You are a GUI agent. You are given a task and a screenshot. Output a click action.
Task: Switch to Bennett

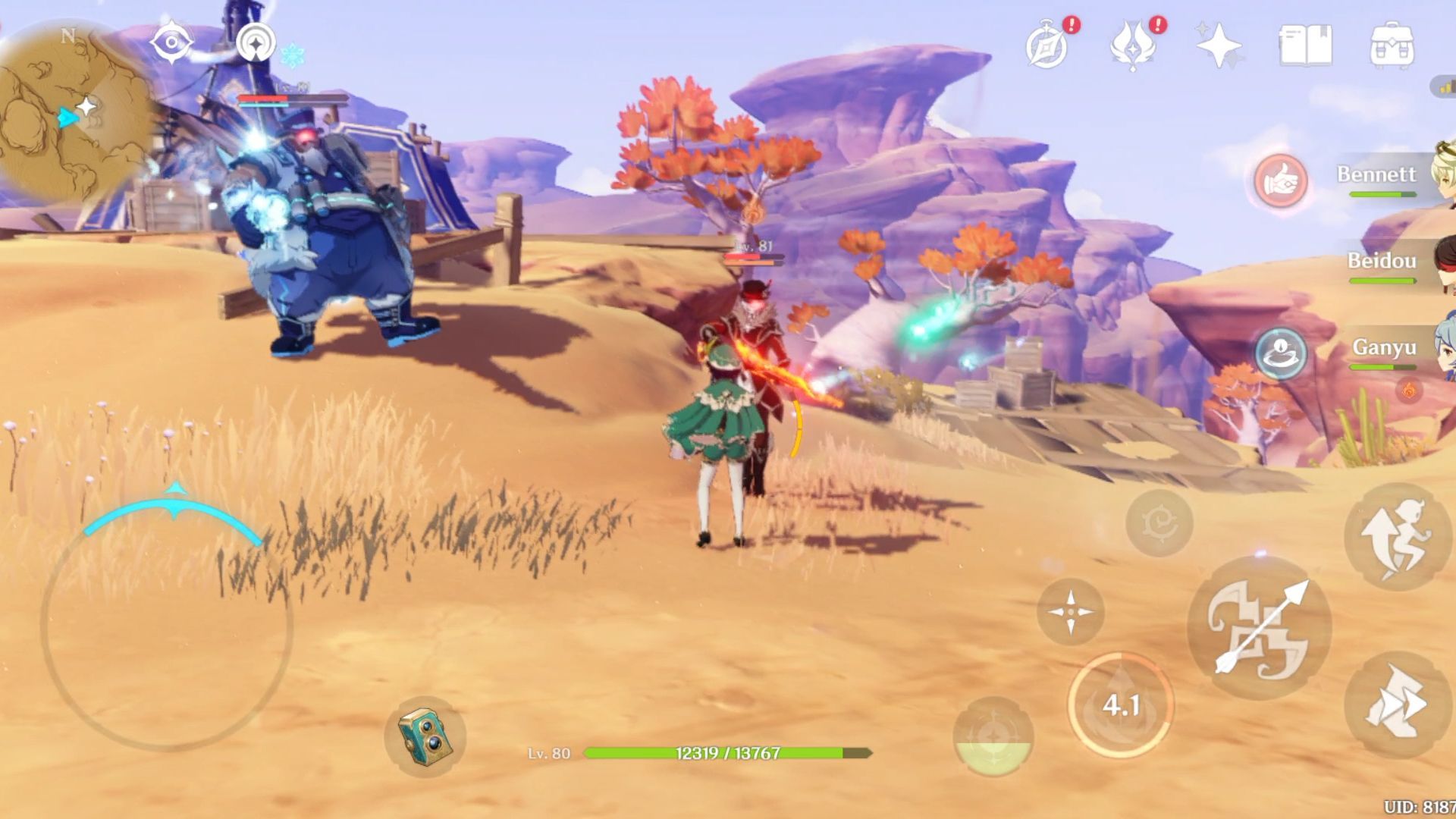[1376, 176]
